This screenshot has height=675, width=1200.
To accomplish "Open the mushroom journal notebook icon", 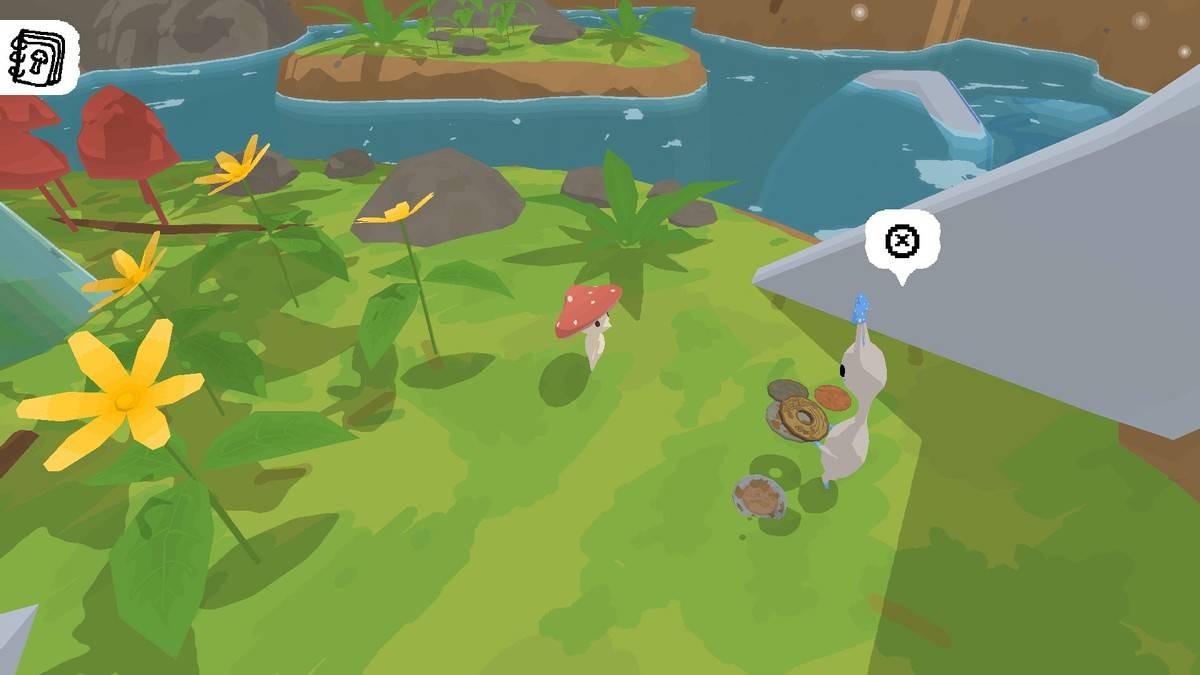I will pos(37,56).
